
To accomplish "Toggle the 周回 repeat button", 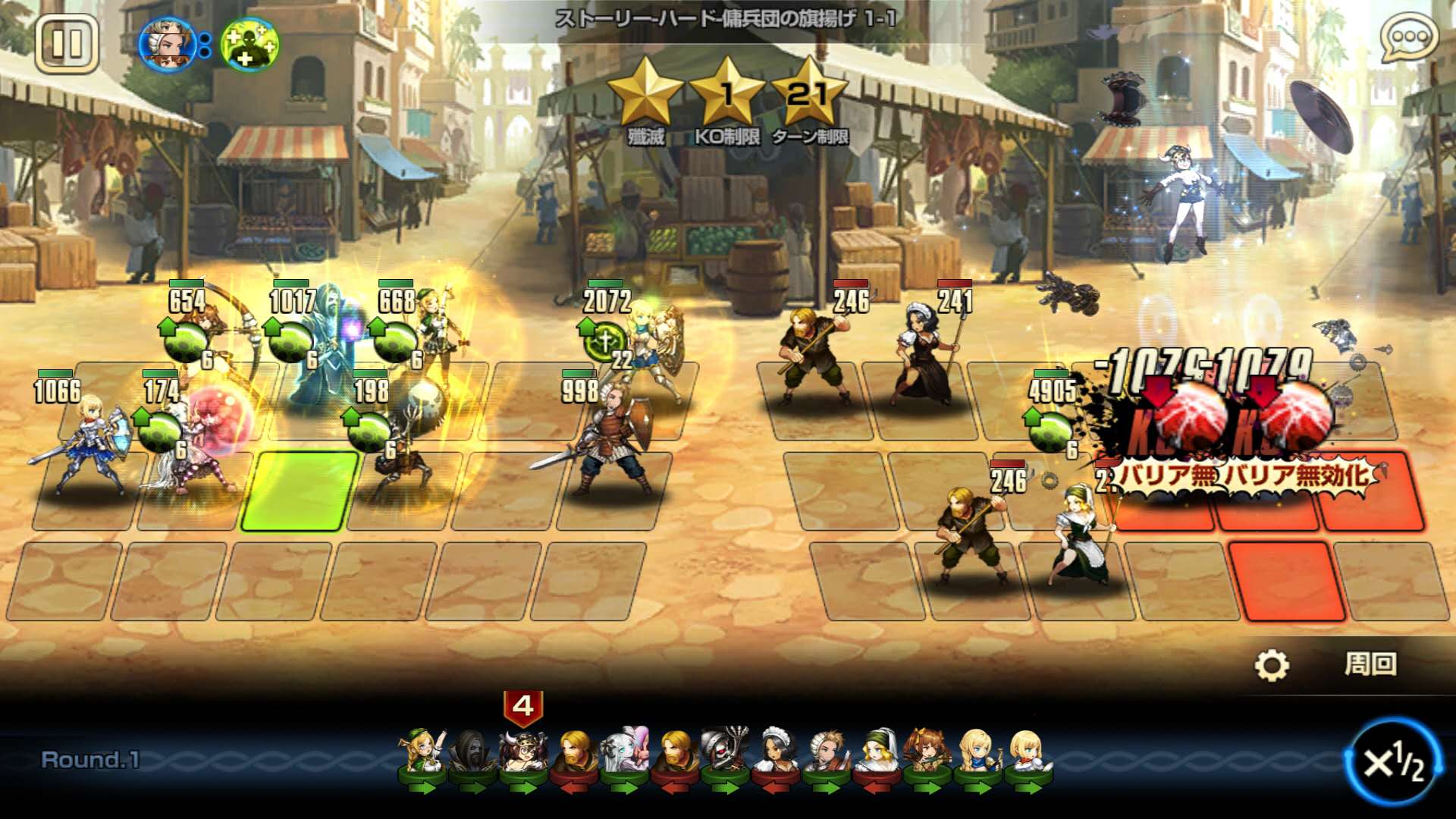I will coord(1370,664).
